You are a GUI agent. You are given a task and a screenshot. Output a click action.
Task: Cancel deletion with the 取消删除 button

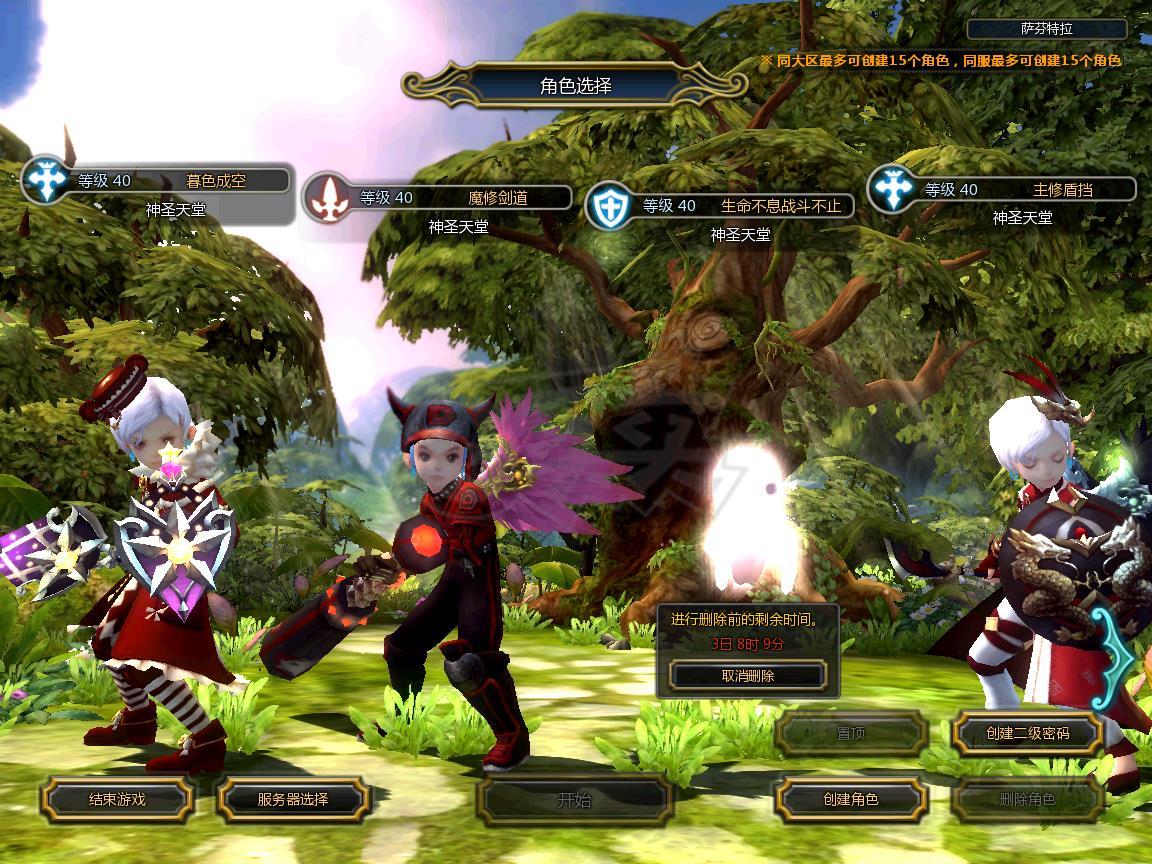point(748,676)
